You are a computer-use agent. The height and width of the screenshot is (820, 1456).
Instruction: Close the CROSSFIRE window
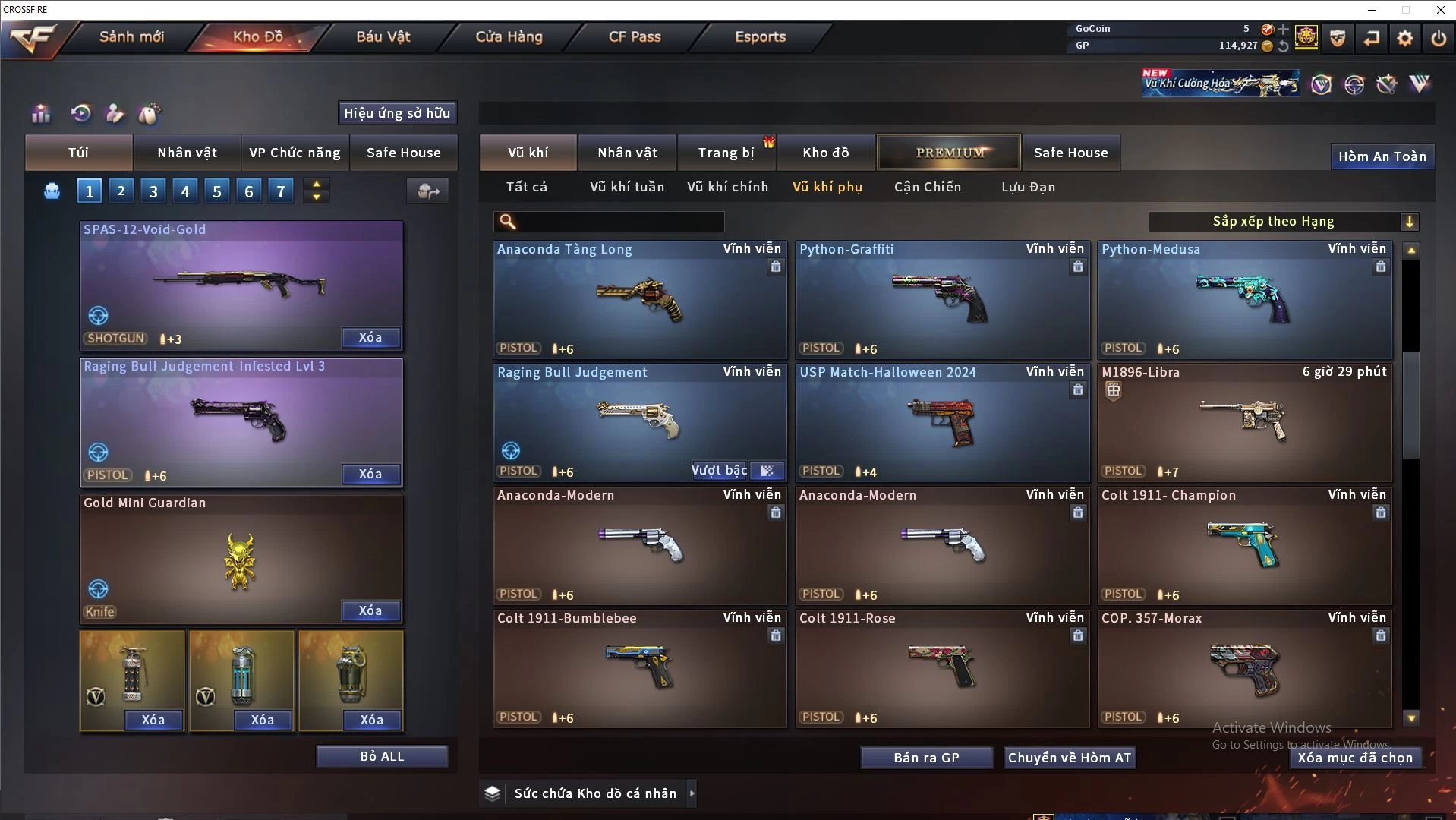1440,10
